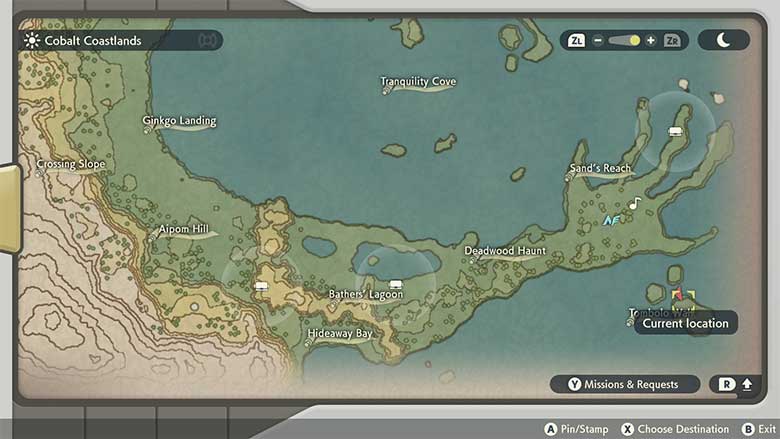The image size is (780, 439).
Task: Select the camp icon near Aipom Hill
Action: pos(262,286)
